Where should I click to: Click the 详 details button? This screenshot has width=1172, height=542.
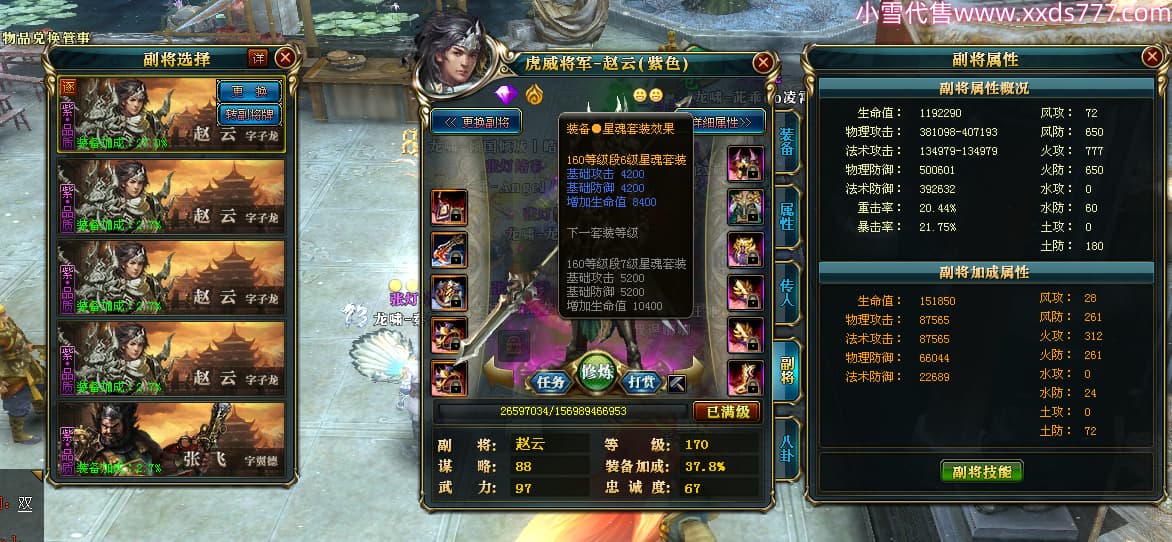258,58
